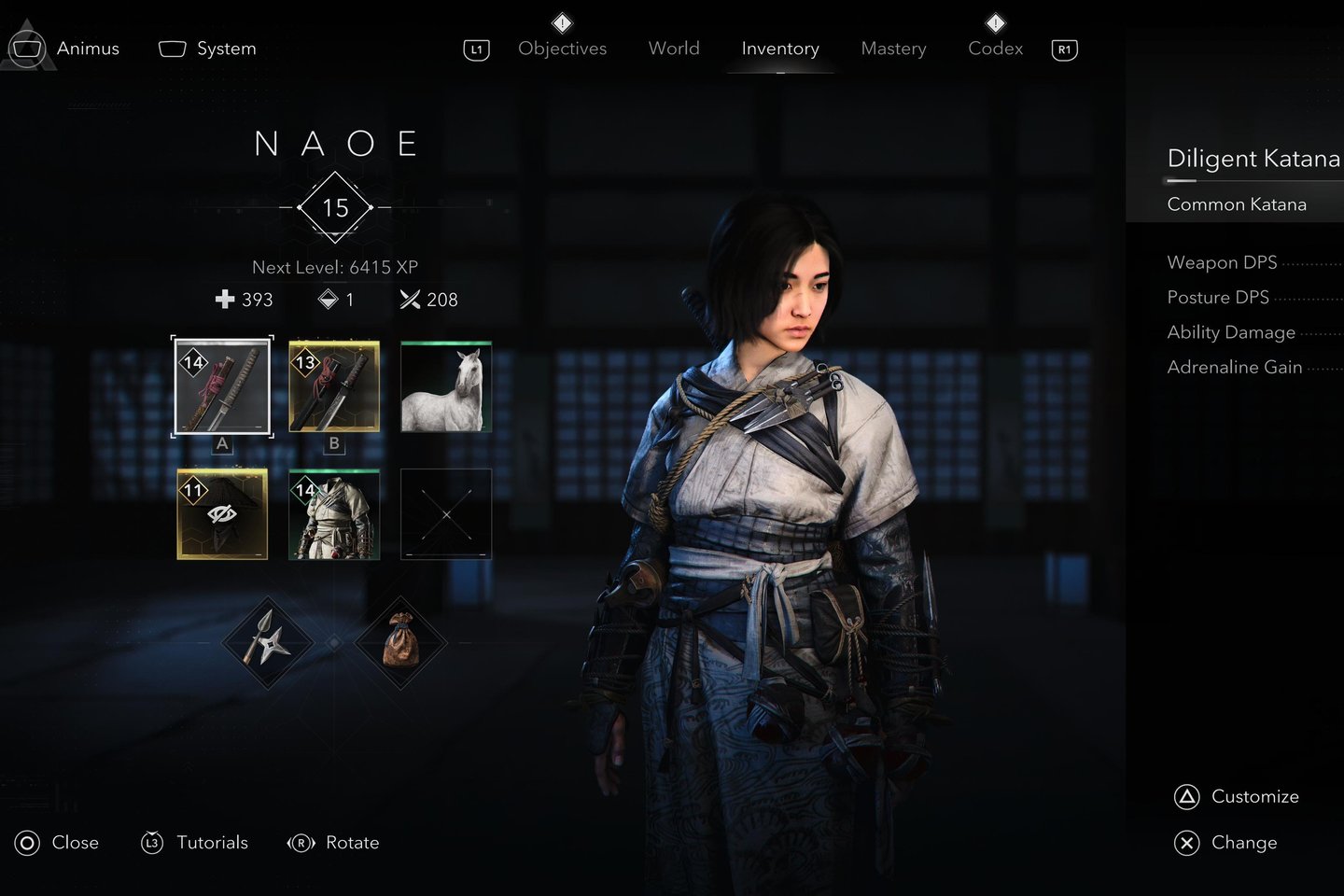Open the Codex tab

coord(995,49)
